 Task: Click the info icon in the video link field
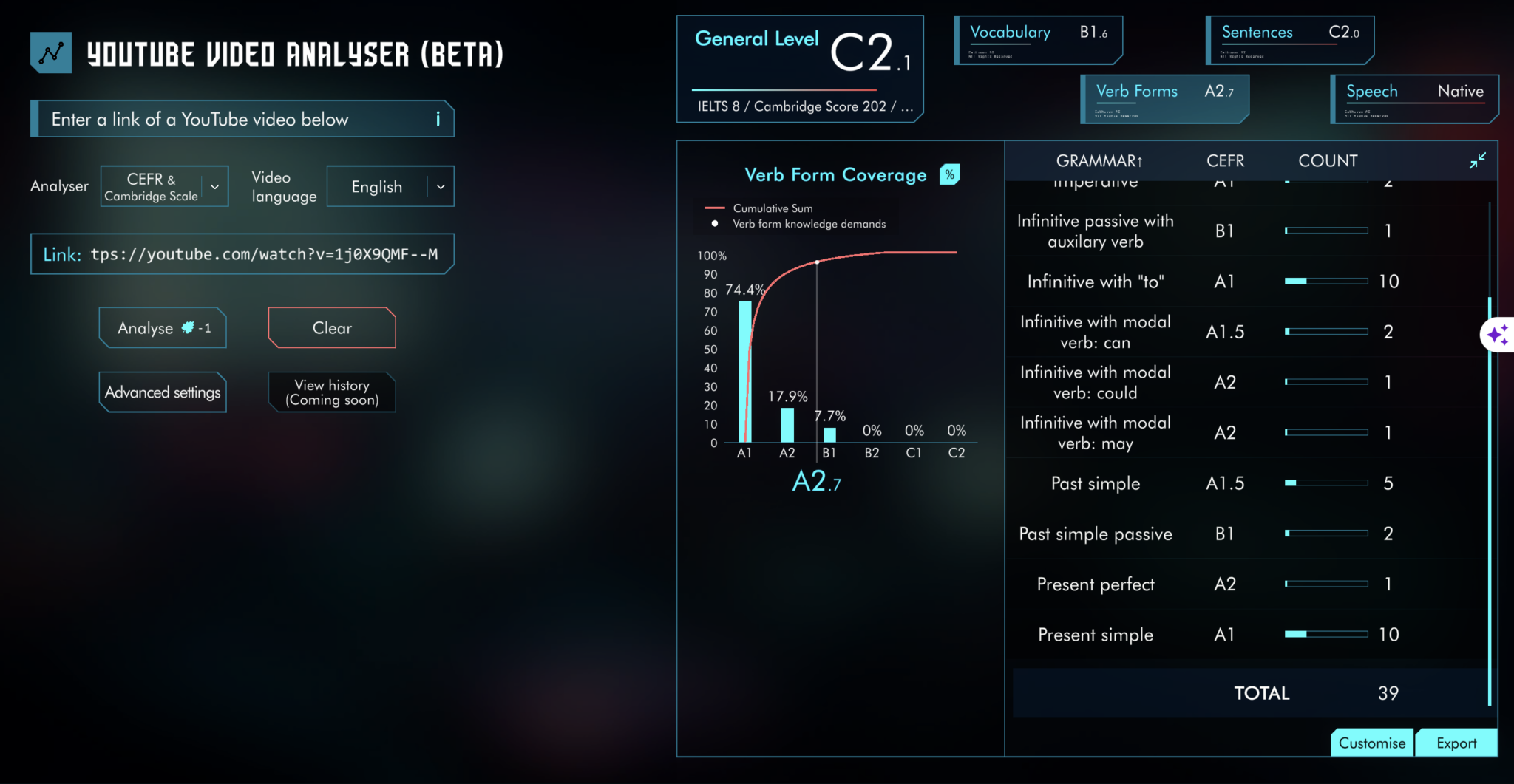438,119
